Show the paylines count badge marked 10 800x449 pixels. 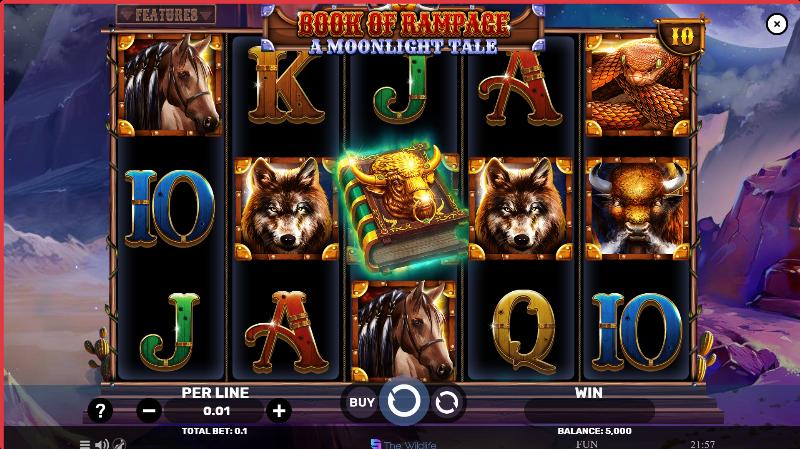(683, 37)
